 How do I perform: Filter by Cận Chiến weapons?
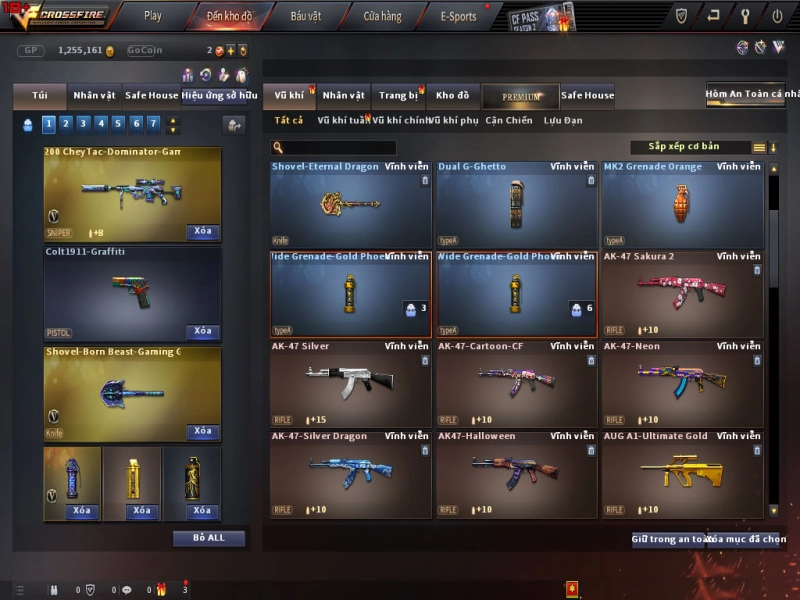pyautogui.click(x=509, y=121)
